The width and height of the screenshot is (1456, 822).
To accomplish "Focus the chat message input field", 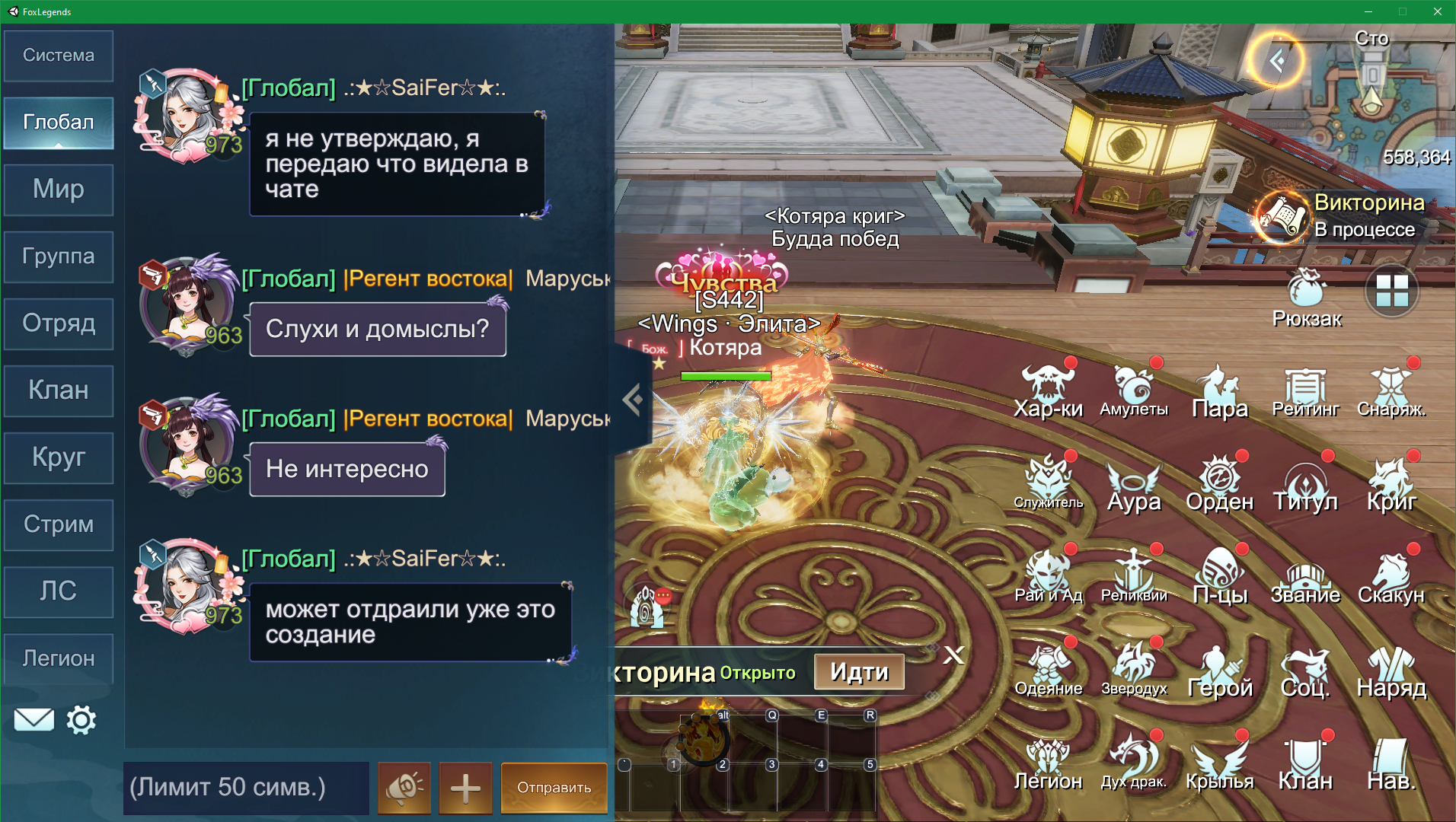I will tap(245, 787).
